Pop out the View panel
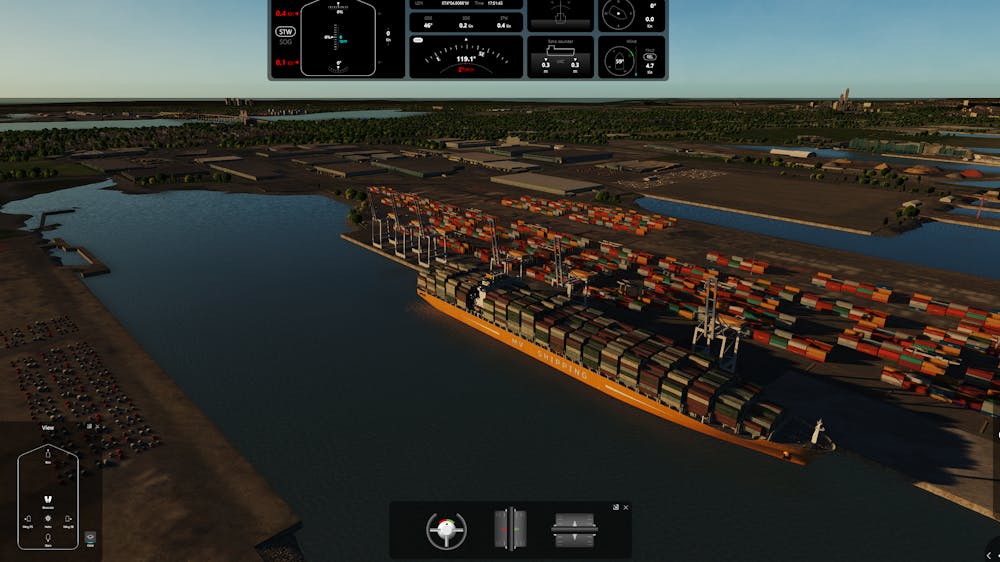Viewport: 1000px width, 562px height. pos(88,426)
